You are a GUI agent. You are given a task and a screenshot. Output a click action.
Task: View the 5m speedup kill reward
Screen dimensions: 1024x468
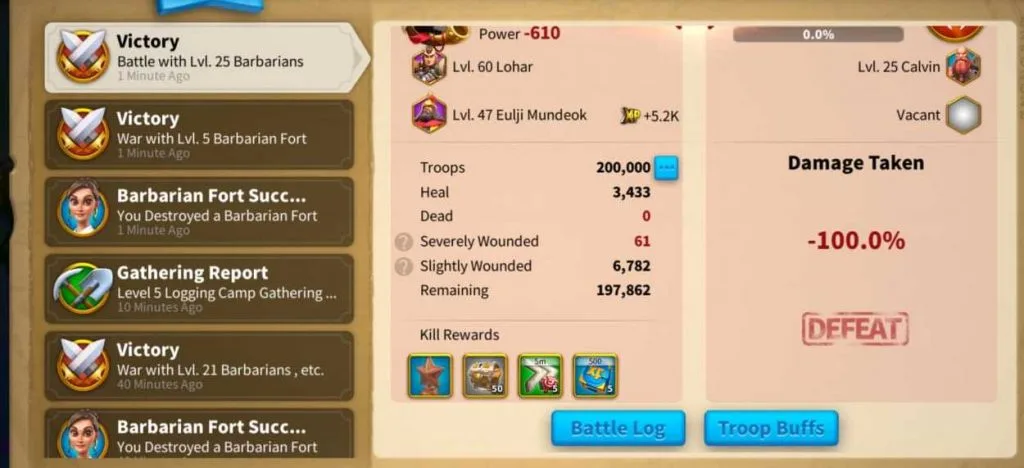(540, 376)
